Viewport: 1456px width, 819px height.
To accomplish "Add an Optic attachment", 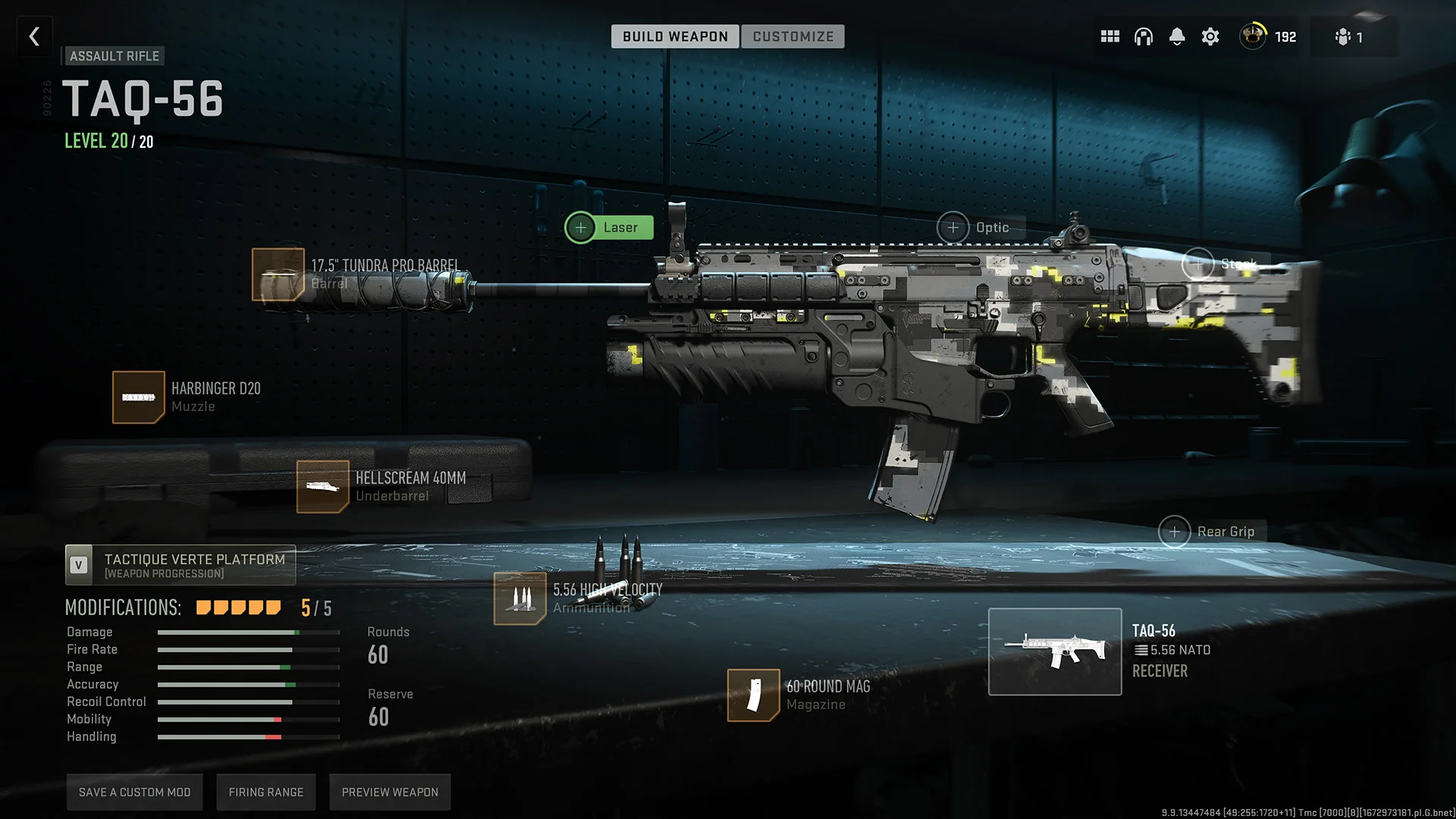I will 953,227.
